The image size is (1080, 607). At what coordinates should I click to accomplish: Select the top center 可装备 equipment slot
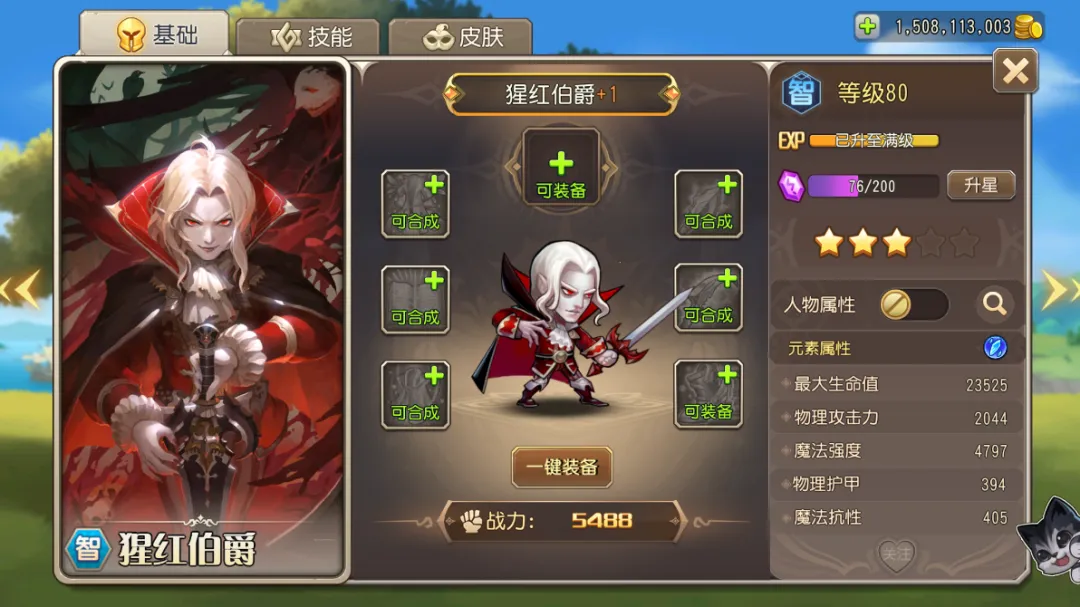(x=561, y=167)
